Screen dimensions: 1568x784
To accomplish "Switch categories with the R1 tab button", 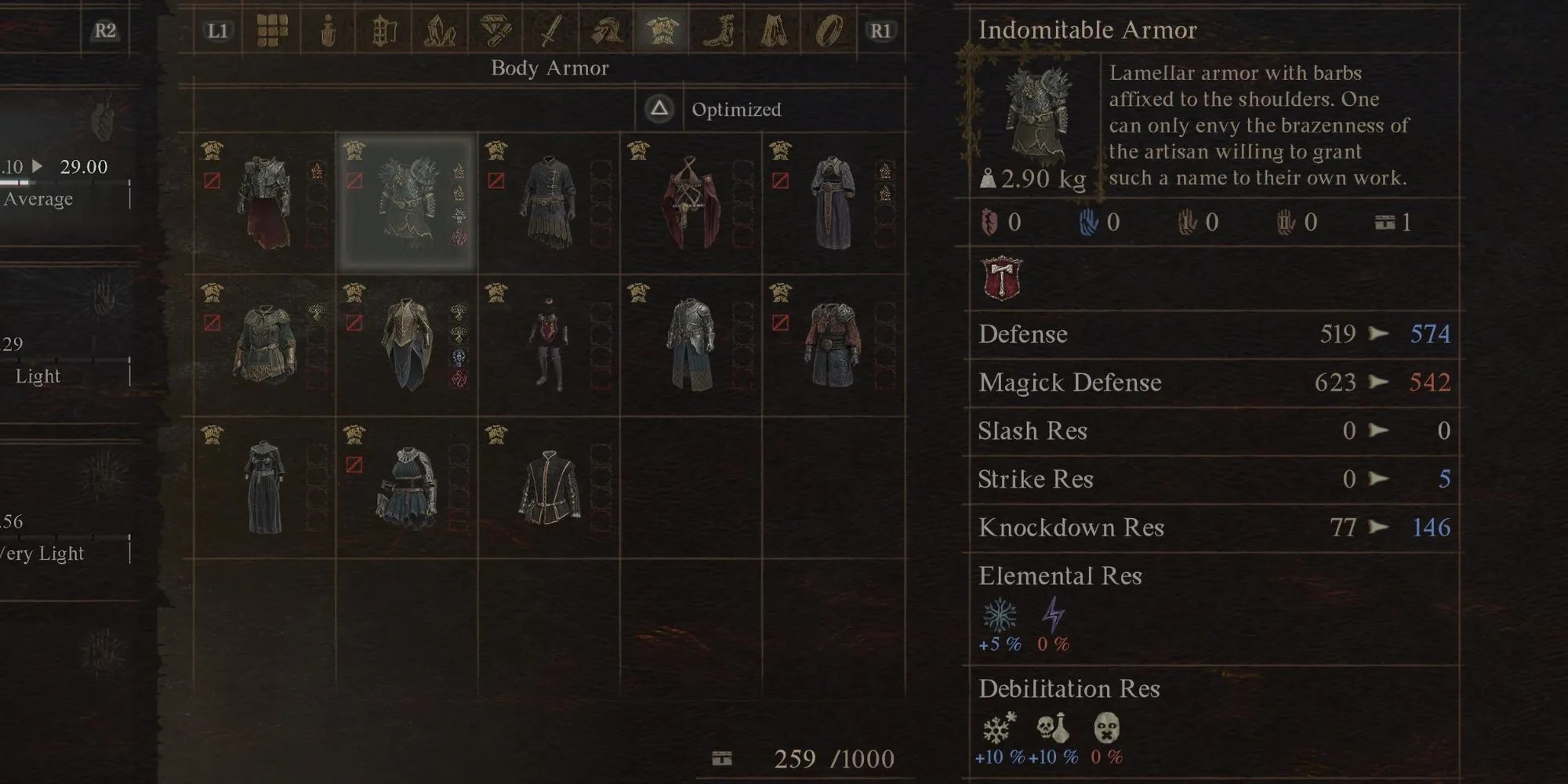I will point(883,30).
